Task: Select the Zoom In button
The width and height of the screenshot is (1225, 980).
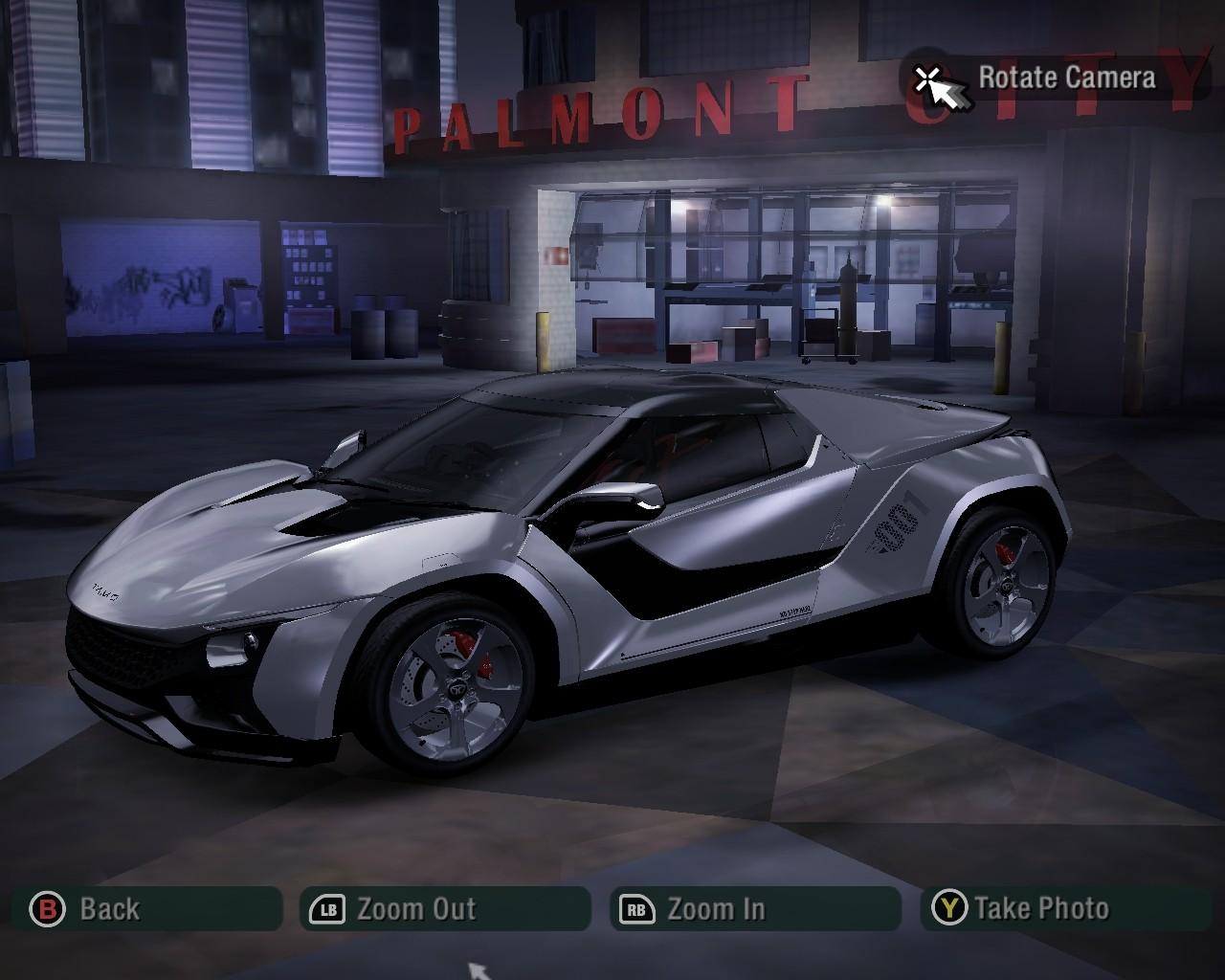Action: (754, 908)
